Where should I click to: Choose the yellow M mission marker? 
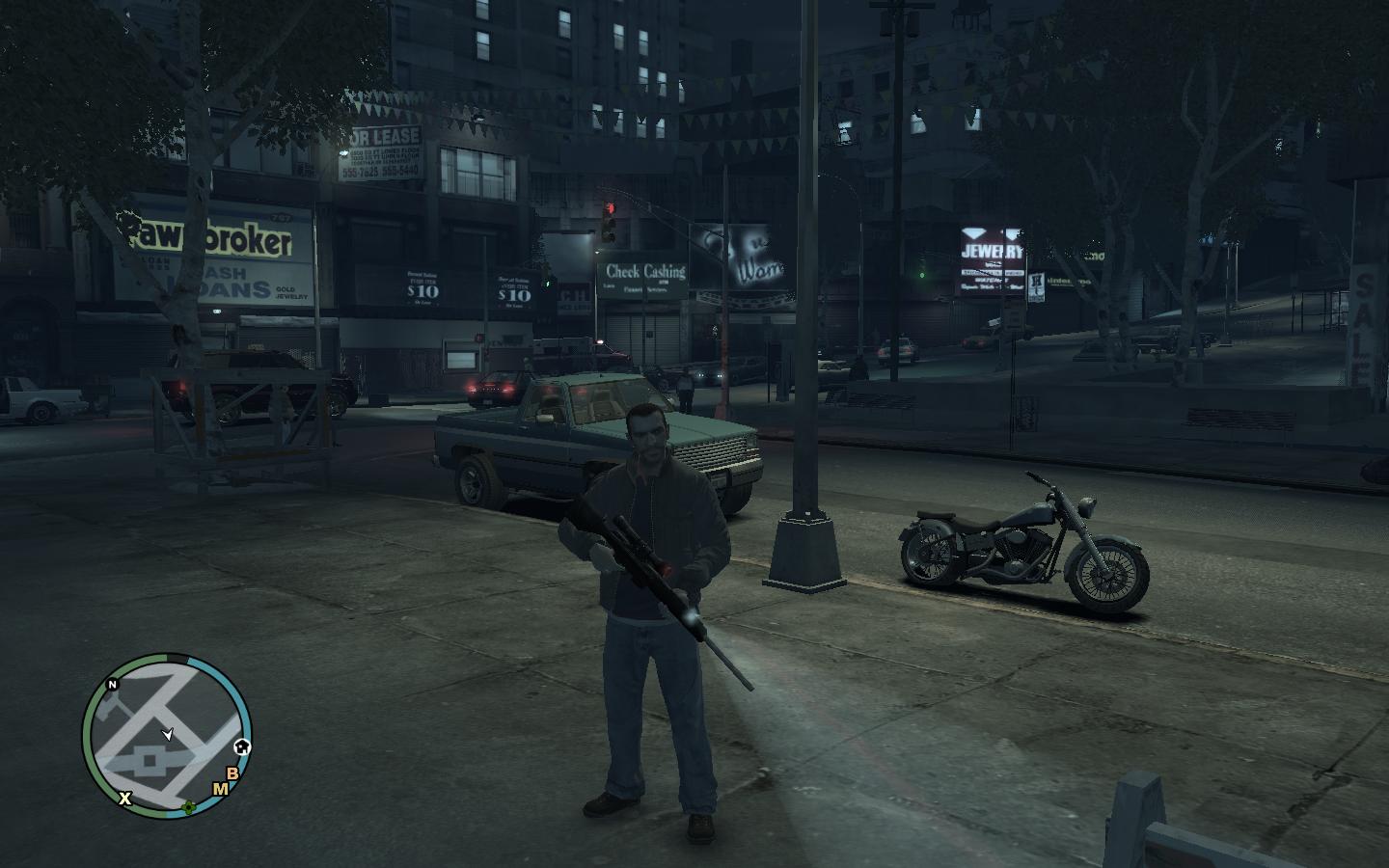click(x=220, y=789)
